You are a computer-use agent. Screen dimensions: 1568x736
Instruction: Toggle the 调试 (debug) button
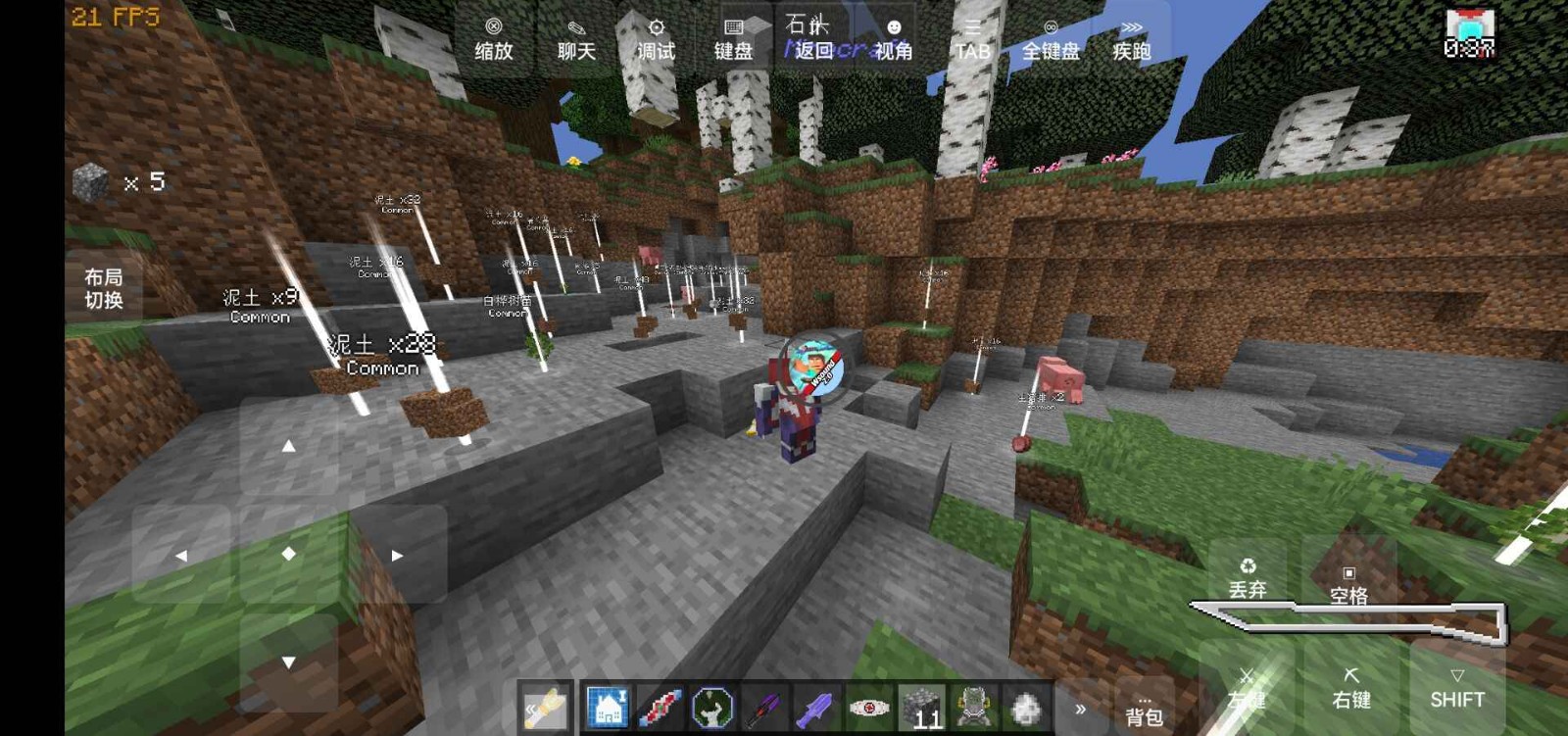tap(656, 40)
